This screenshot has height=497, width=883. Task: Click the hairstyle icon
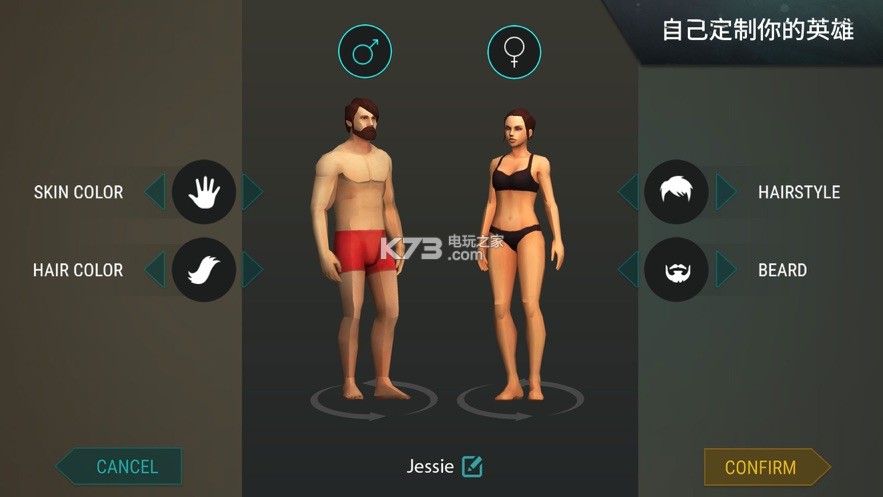[676, 191]
